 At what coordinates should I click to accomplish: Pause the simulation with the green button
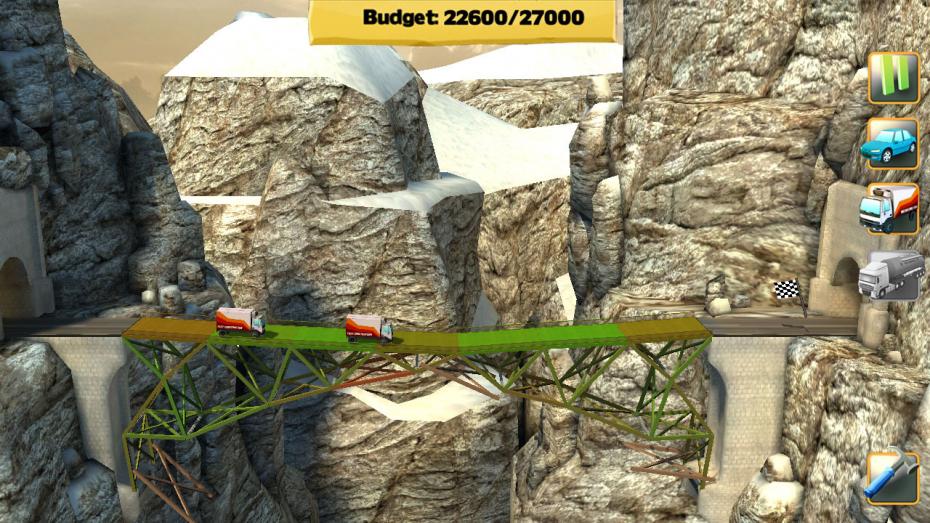pyautogui.click(x=892, y=78)
